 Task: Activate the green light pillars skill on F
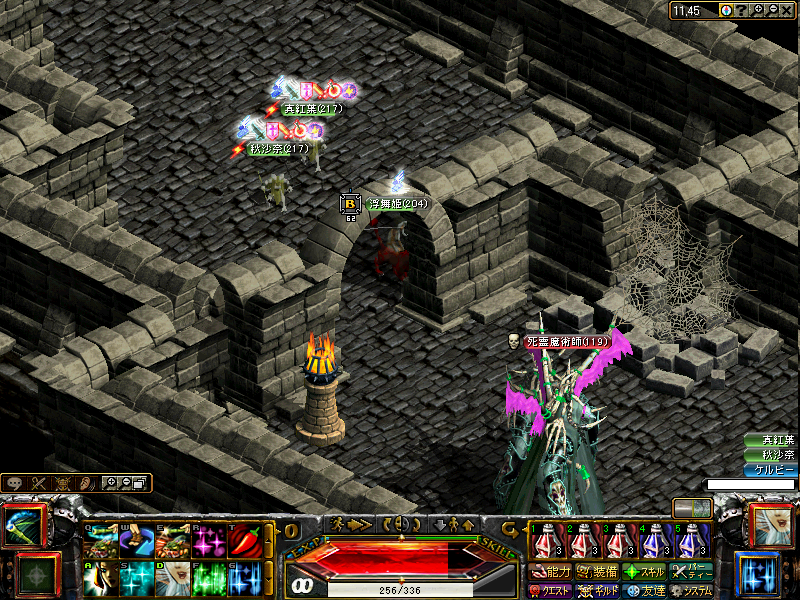(x=209, y=578)
